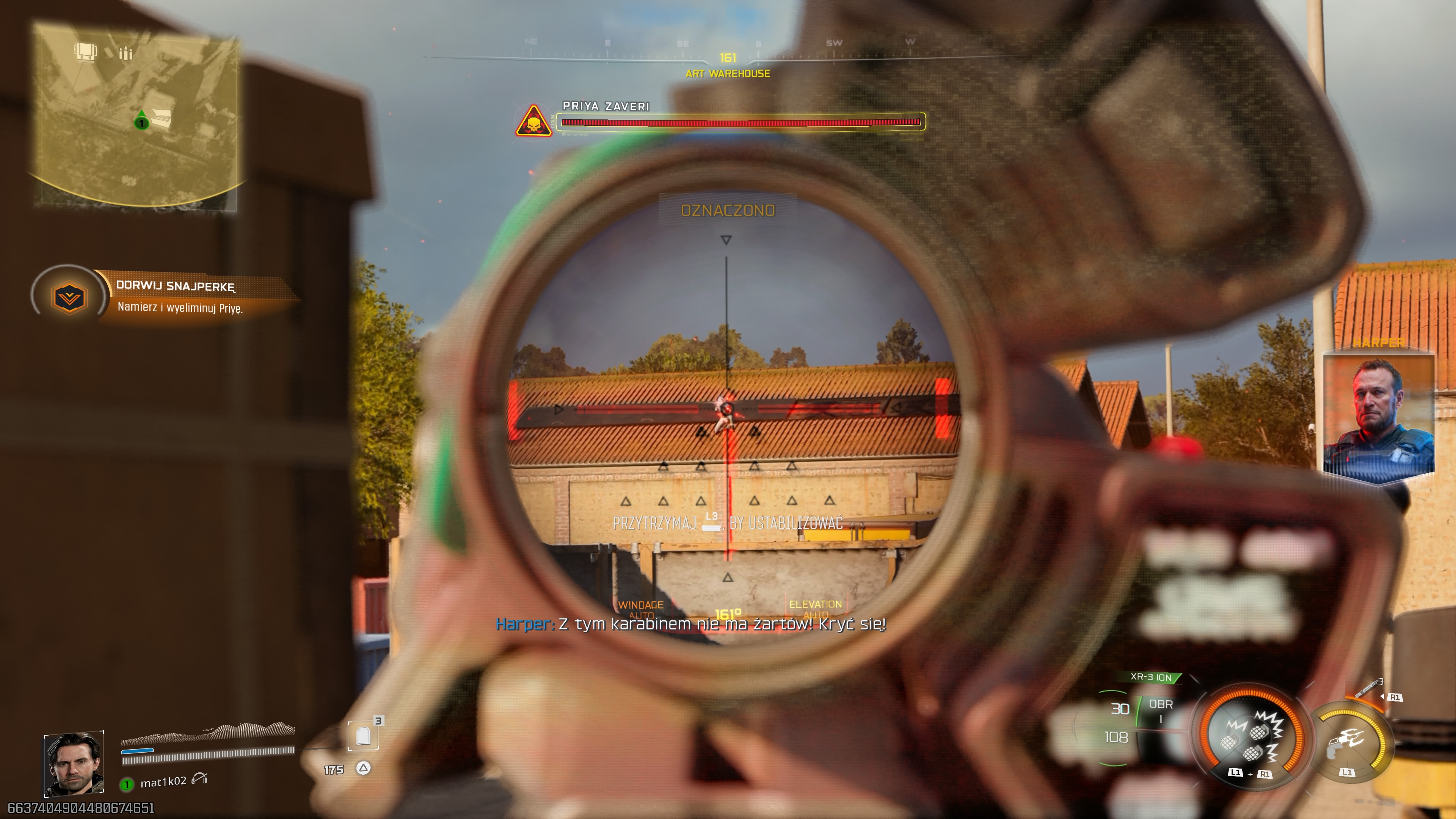1456x819 pixels.
Task: Select the pistol icon in the yellow equipment wheel
Action: click(x=1336, y=749)
